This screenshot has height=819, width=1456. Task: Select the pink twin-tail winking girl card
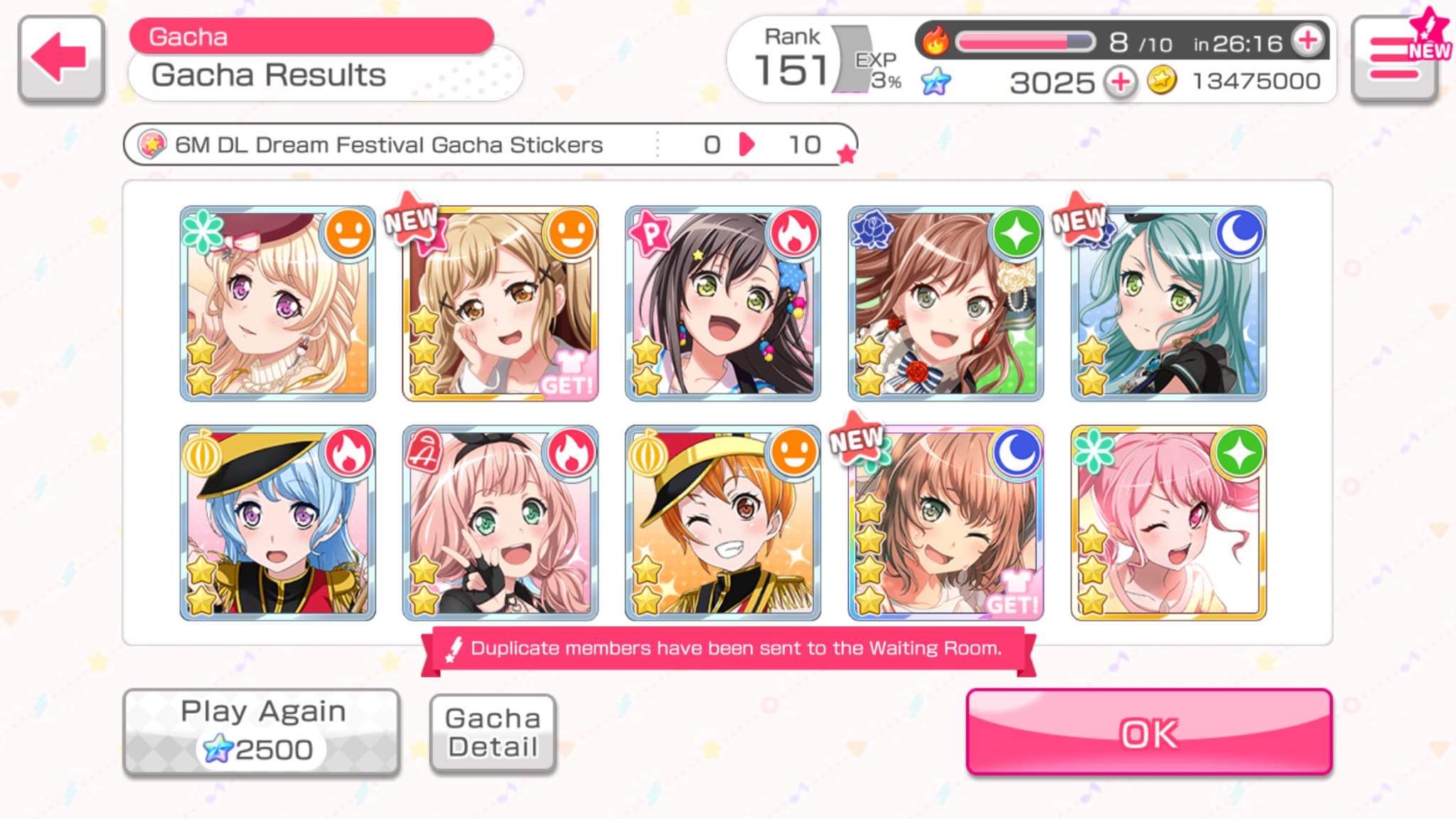pos(1168,523)
